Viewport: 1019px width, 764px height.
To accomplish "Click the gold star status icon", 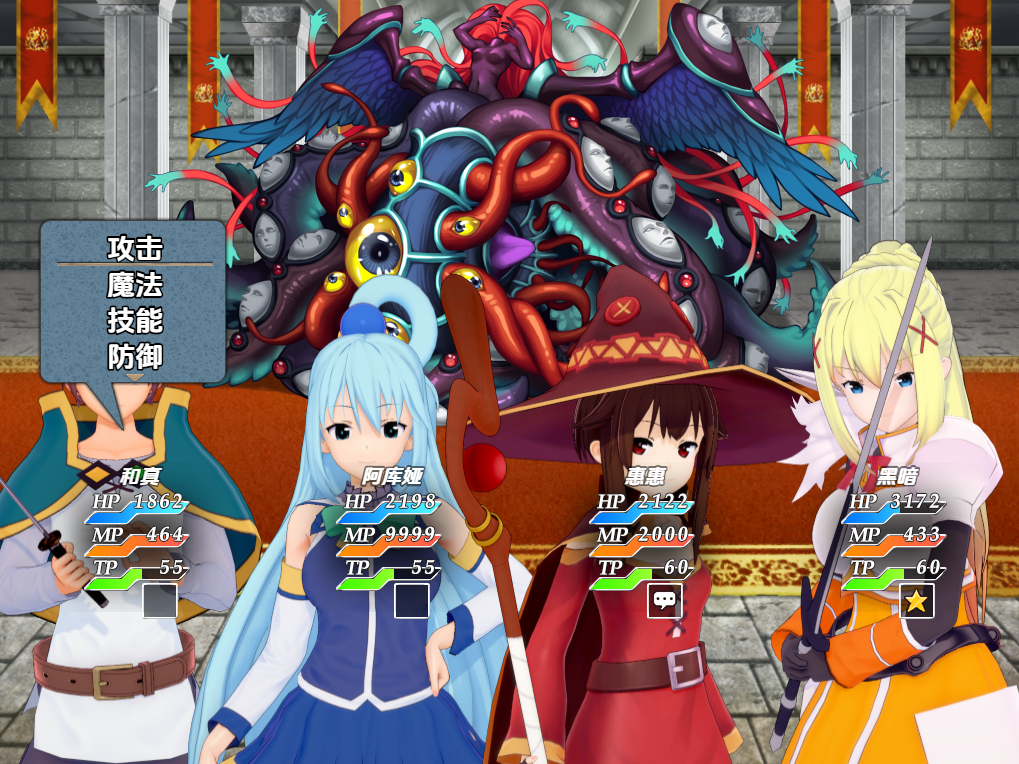I will pos(917,601).
